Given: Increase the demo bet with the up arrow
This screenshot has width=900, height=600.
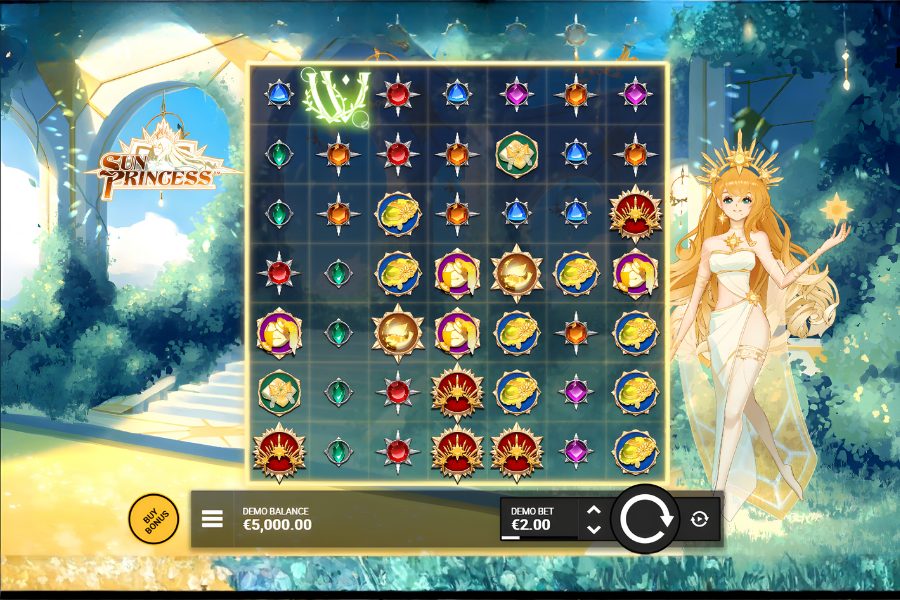Looking at the screenshot, I should pos(593,510).
